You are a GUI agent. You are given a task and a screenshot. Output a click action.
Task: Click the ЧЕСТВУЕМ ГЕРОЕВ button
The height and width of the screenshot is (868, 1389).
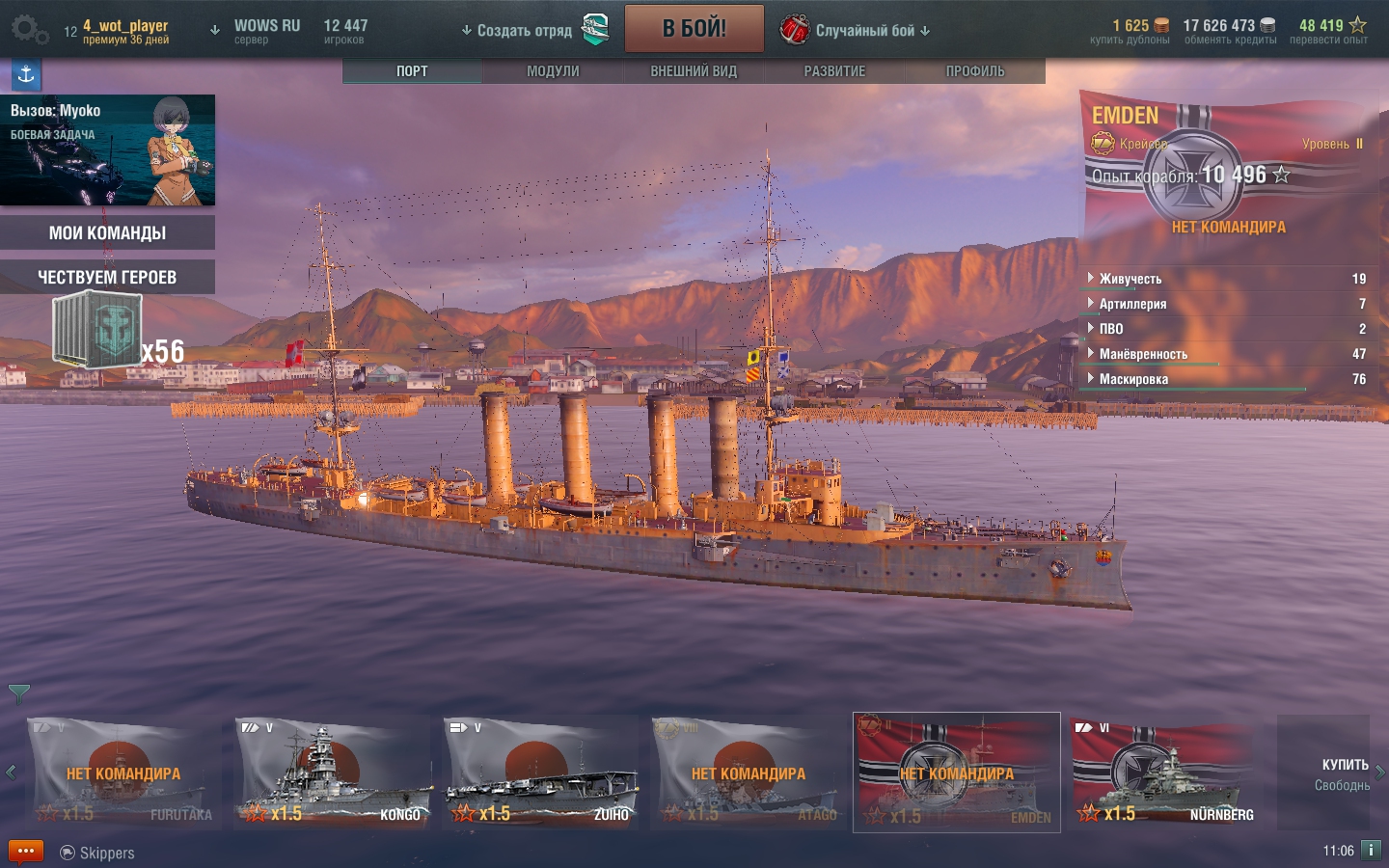[x=107, y=277]
